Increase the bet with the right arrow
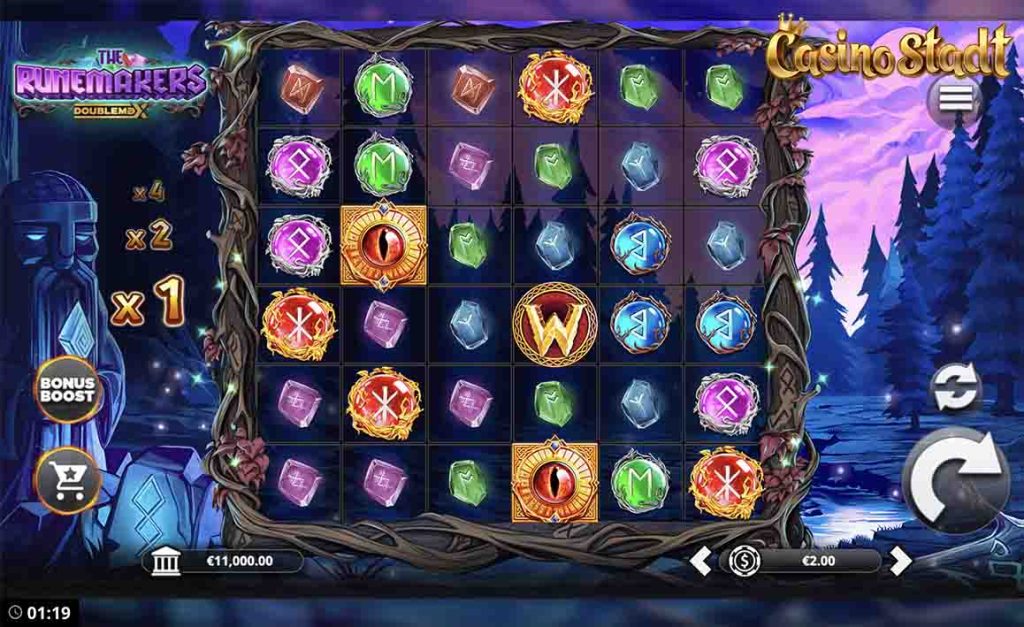 click(x=901, y=561)
